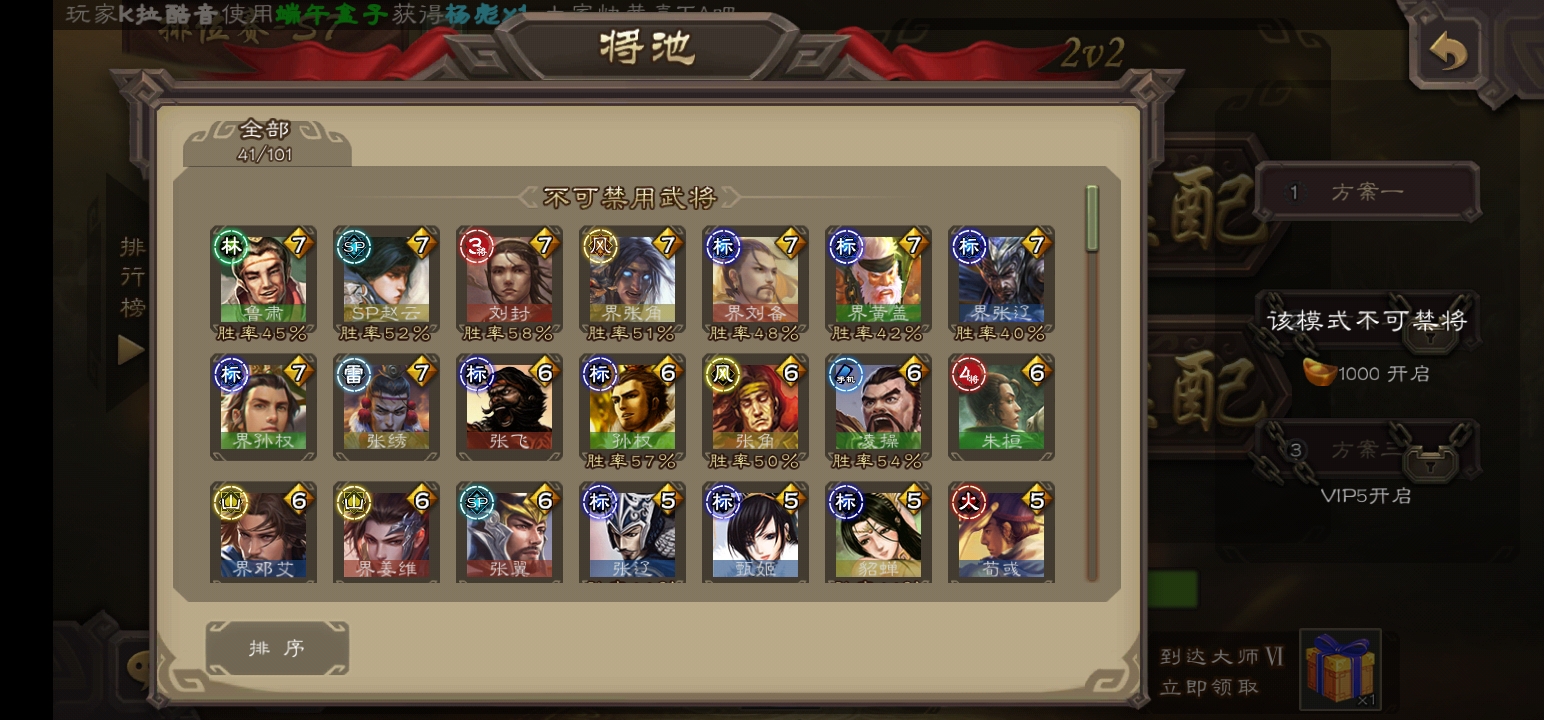Pick the 界孙权 general card
The image size is (1544, 720).
263,406
